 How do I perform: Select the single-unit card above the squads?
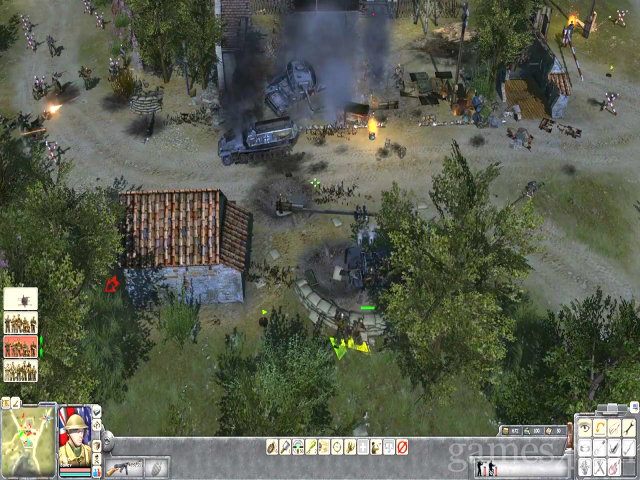click(x=21, y=298)
